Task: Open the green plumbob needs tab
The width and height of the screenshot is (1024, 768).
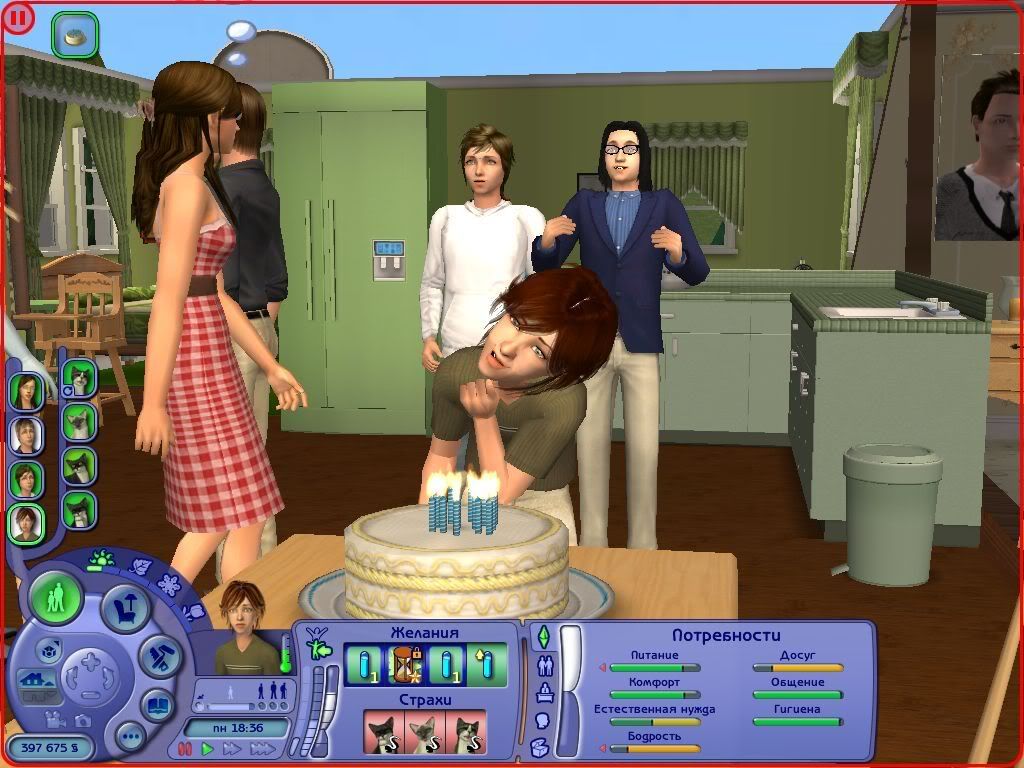Action: (544, 636)
